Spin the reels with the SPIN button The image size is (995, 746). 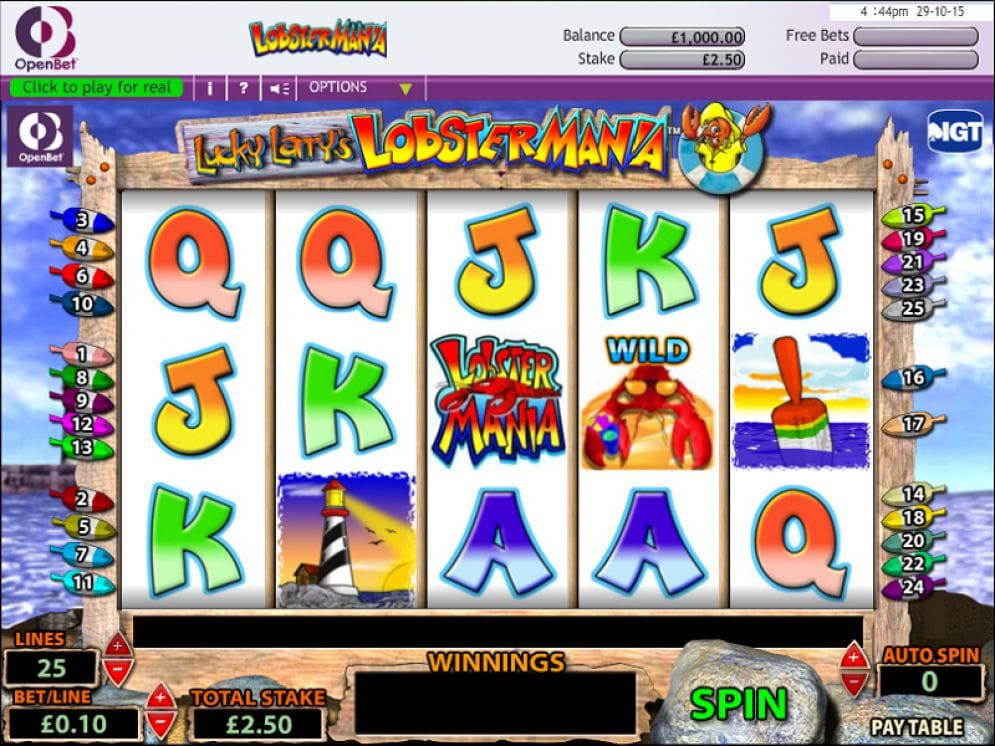[738, 703]
